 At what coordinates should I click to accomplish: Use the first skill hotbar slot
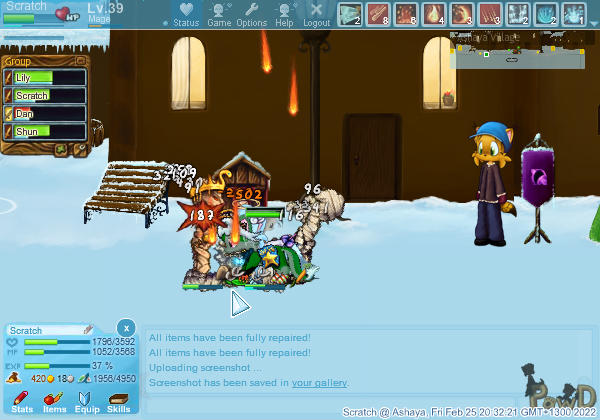[349, 15]
